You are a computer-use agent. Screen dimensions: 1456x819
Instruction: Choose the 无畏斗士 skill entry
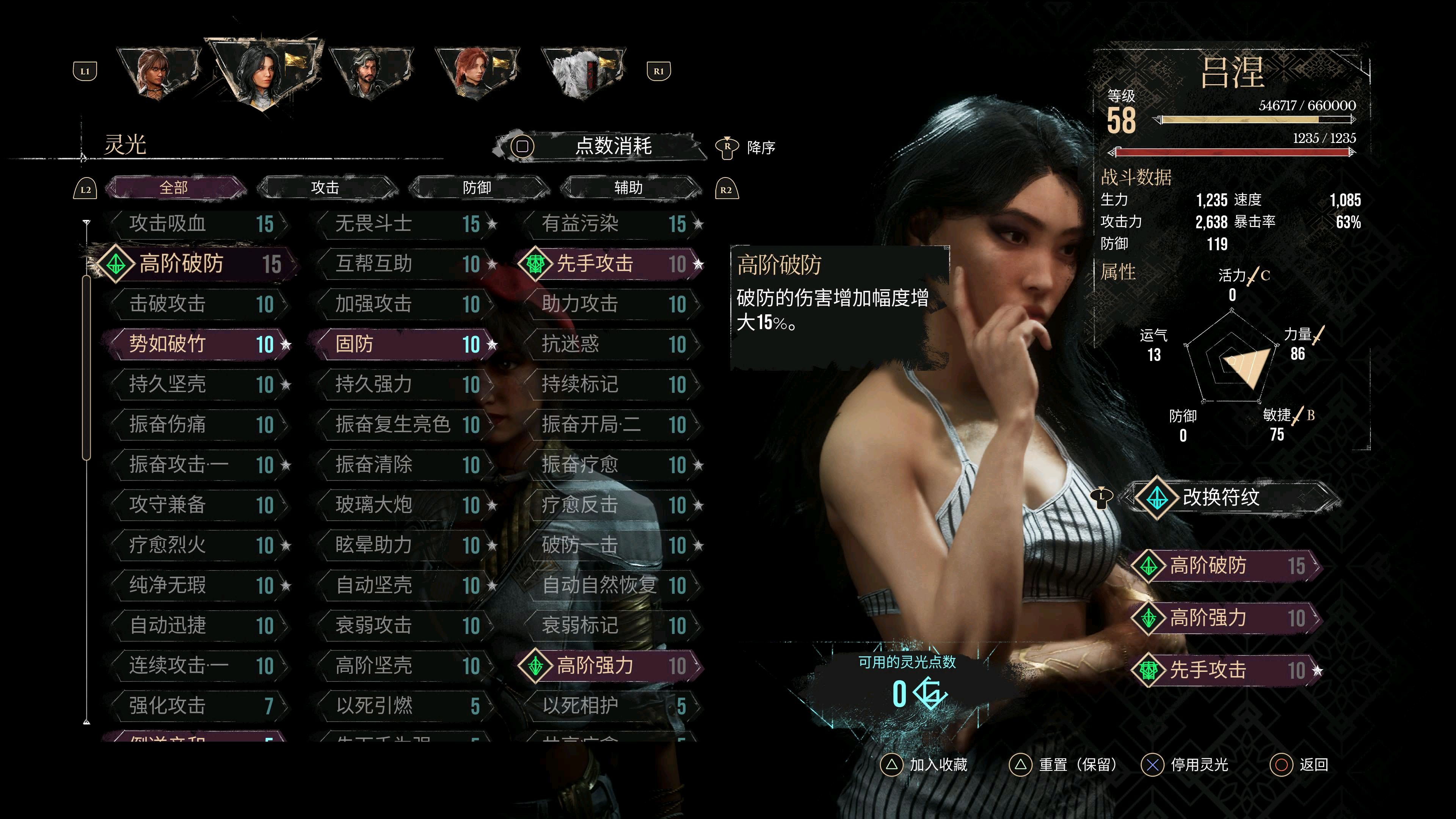404,224
